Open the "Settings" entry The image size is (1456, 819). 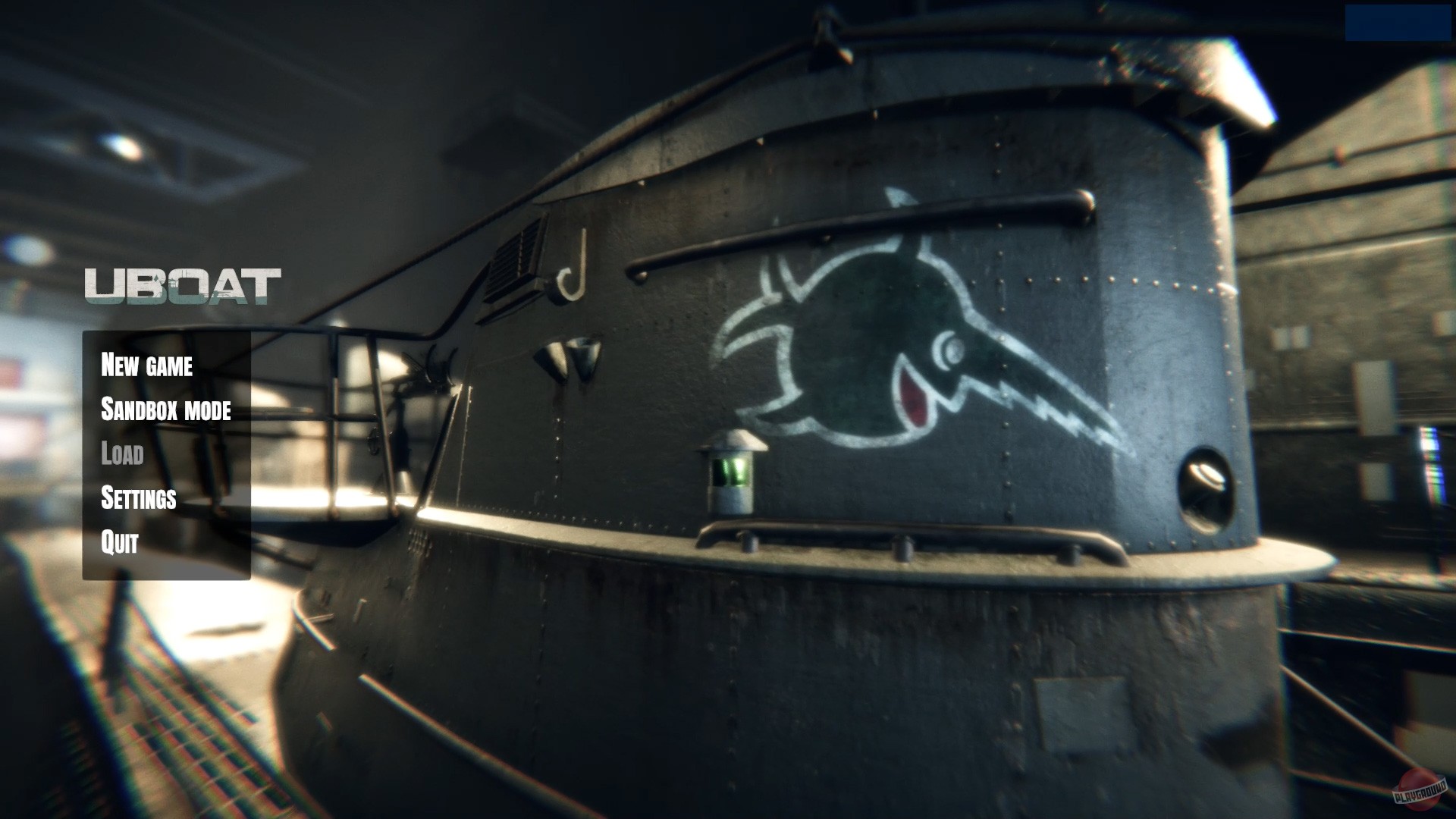coord(139,499)
